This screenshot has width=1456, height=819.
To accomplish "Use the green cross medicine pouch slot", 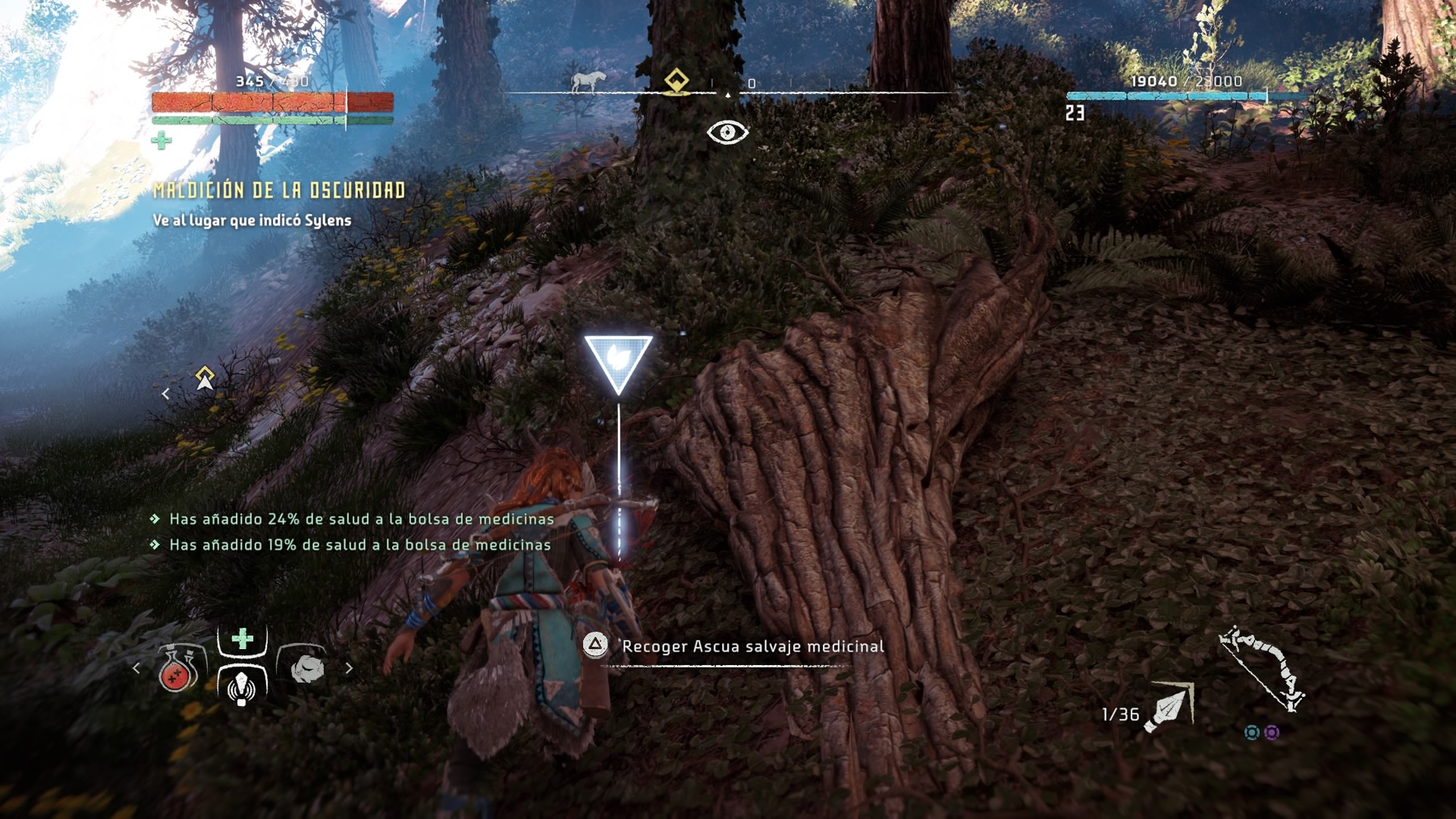I will pos(242,639).
